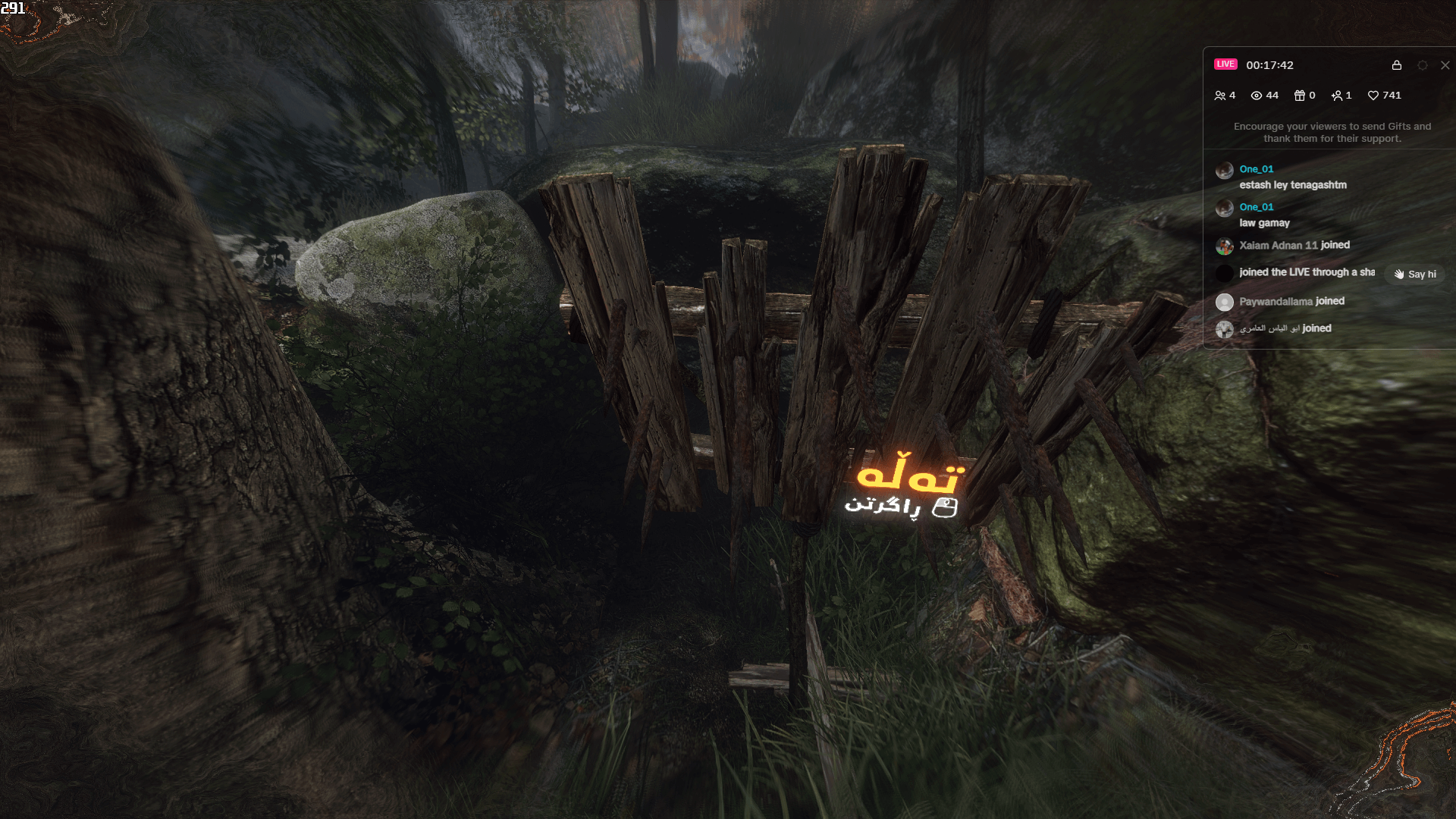Click the chat message 'law gamay'
Image resolution: width=1456 pixels, height=819 pixels.
pos(1264,223)
